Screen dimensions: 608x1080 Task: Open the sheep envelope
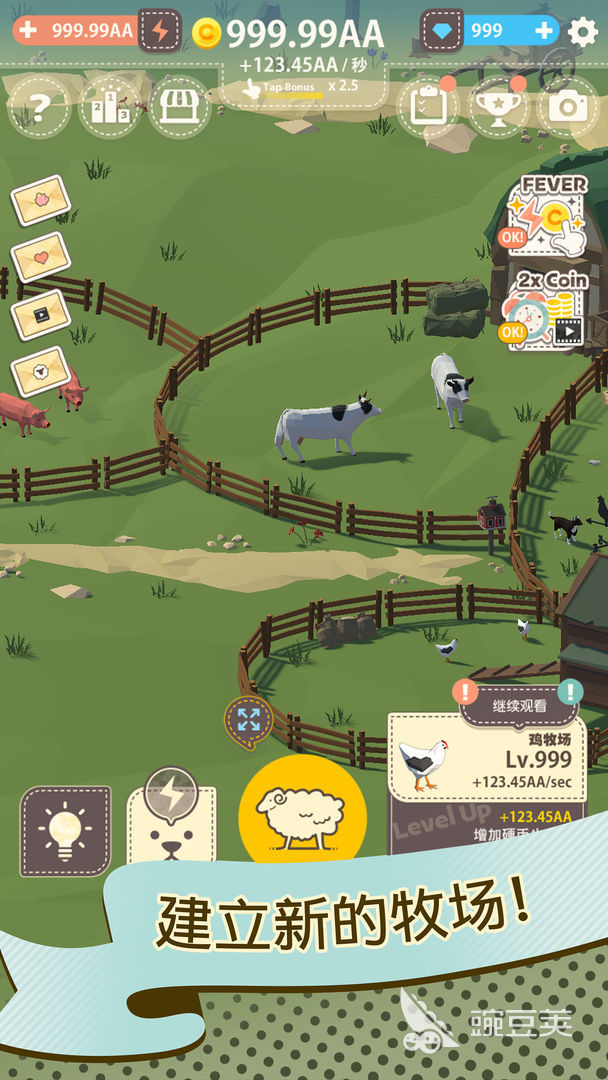(x=40, y=371)
